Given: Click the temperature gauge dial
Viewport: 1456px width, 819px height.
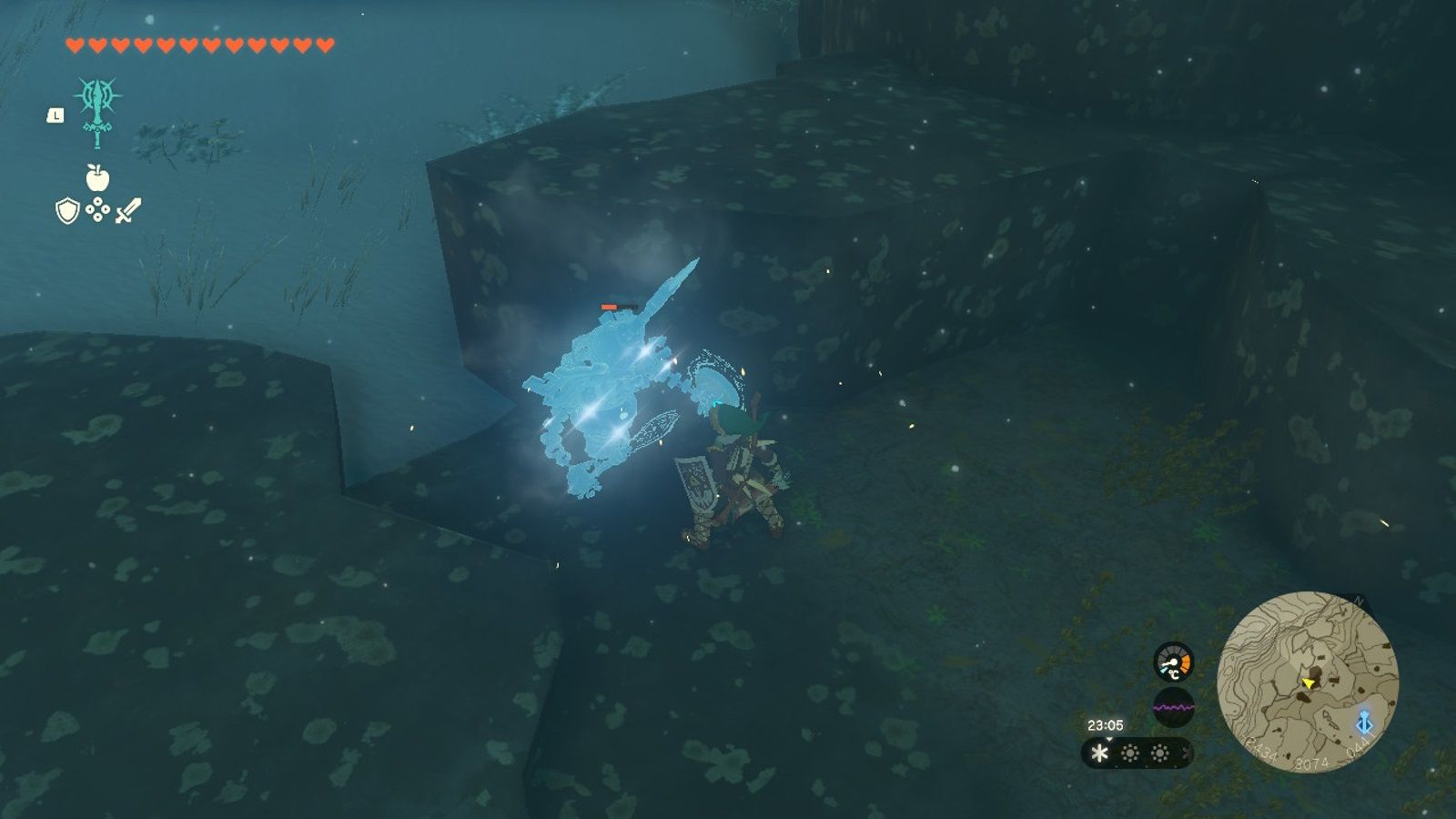Looking at the screenshot, I should point(1174,662).
